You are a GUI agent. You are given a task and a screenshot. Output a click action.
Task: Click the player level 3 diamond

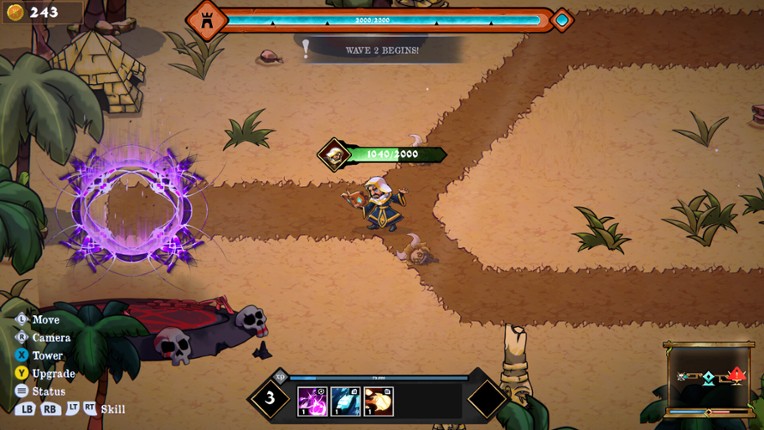tap(270, 398)
